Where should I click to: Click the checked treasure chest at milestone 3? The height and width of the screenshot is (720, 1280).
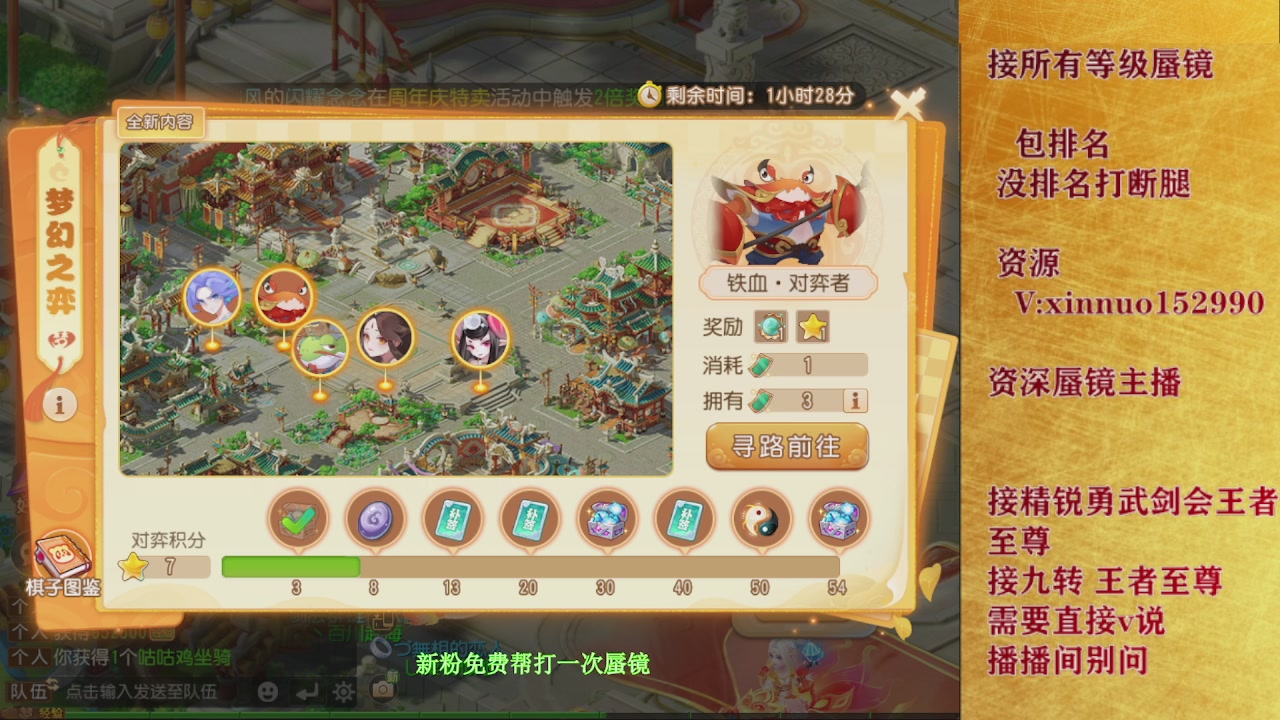pos(297,518)
